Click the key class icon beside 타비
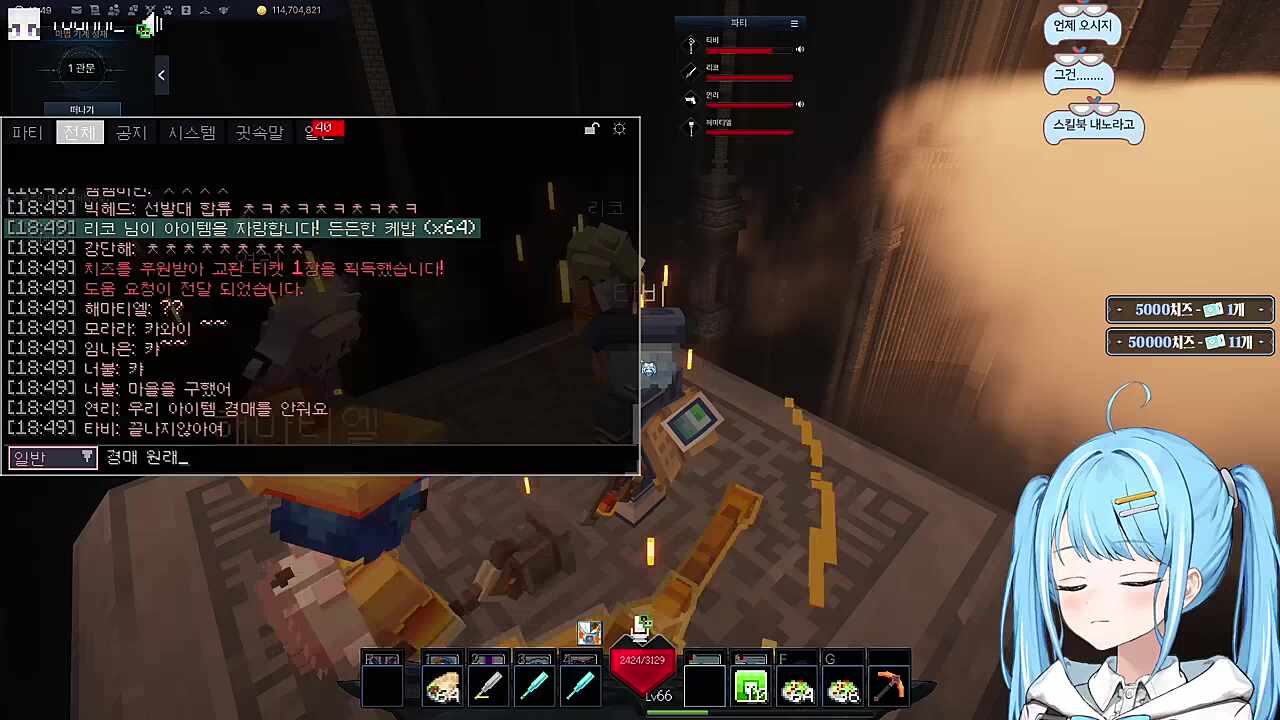The height and width of the screenshot is (720, 1280). pos(691,44)
